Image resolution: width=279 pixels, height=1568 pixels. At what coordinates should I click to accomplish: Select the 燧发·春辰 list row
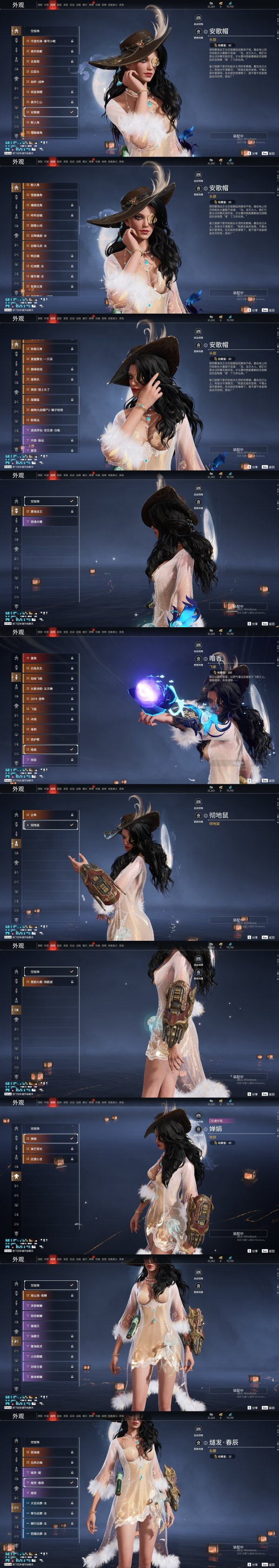click(x=50, y=1483)
